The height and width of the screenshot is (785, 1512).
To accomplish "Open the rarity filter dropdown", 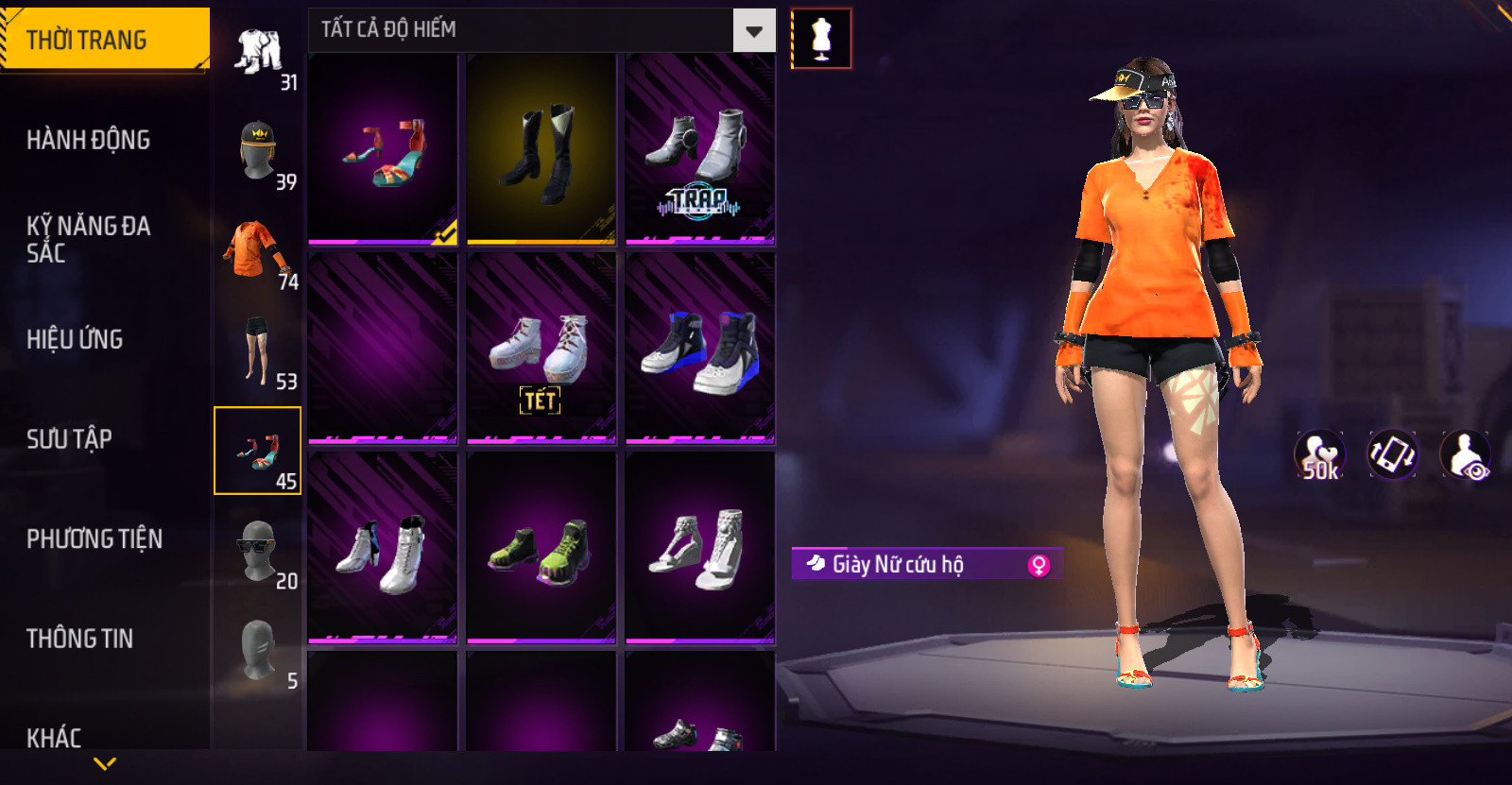I will click(753, 31).
